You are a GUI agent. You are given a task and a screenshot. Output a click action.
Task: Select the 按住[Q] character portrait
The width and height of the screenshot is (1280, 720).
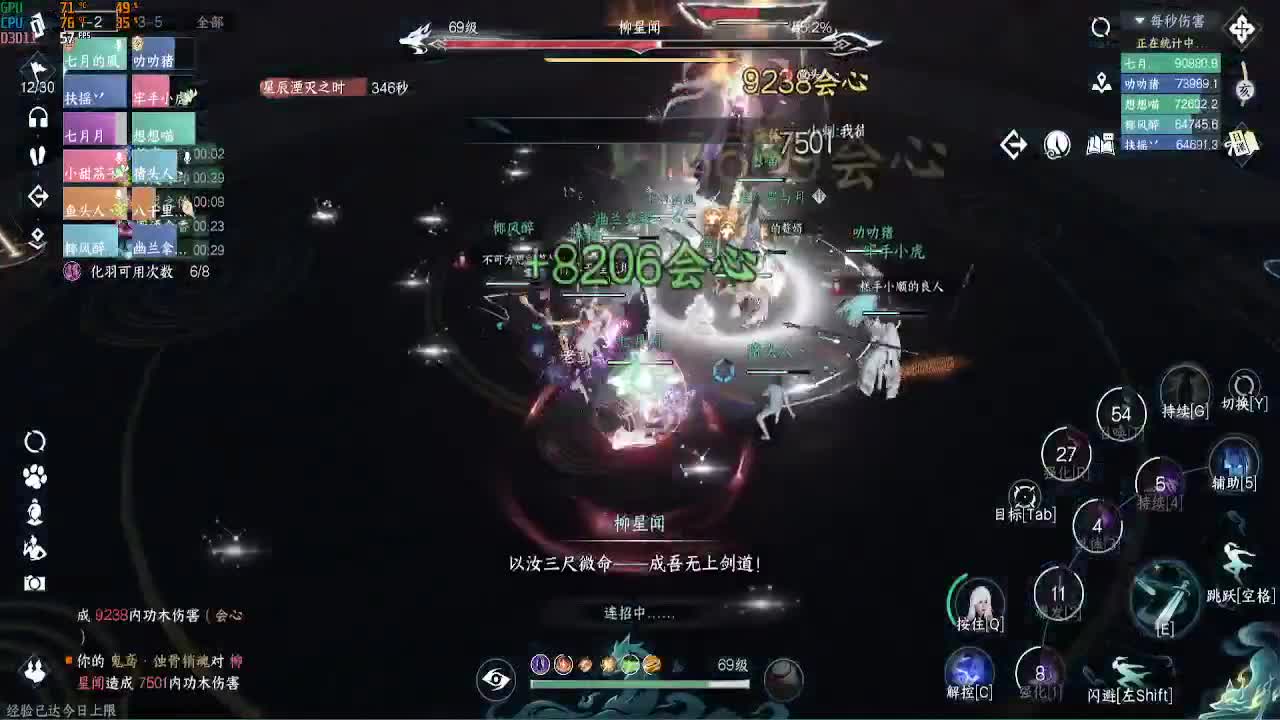(x=983, y=602)
